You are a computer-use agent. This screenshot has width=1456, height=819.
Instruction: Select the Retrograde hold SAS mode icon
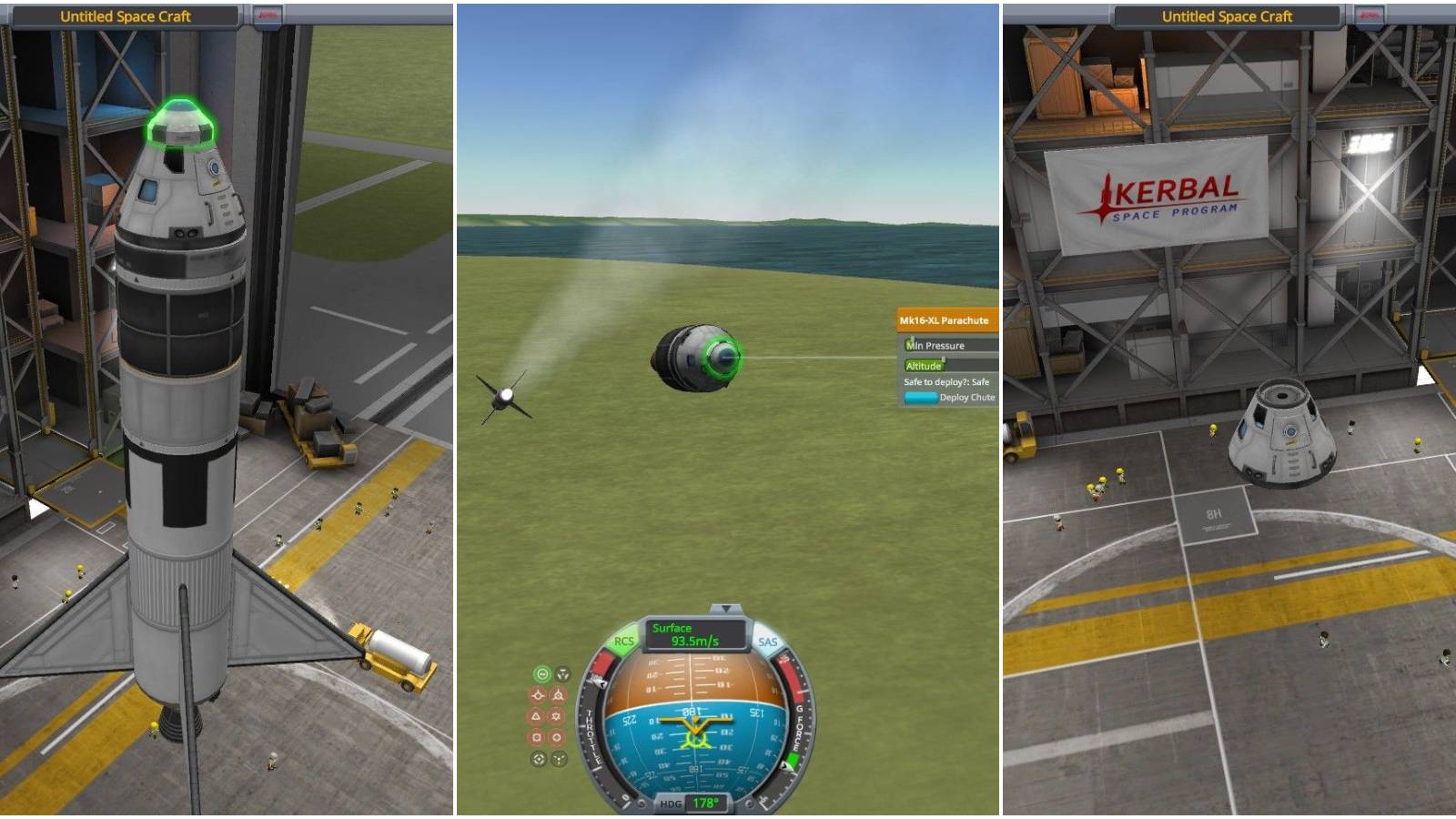561,694
